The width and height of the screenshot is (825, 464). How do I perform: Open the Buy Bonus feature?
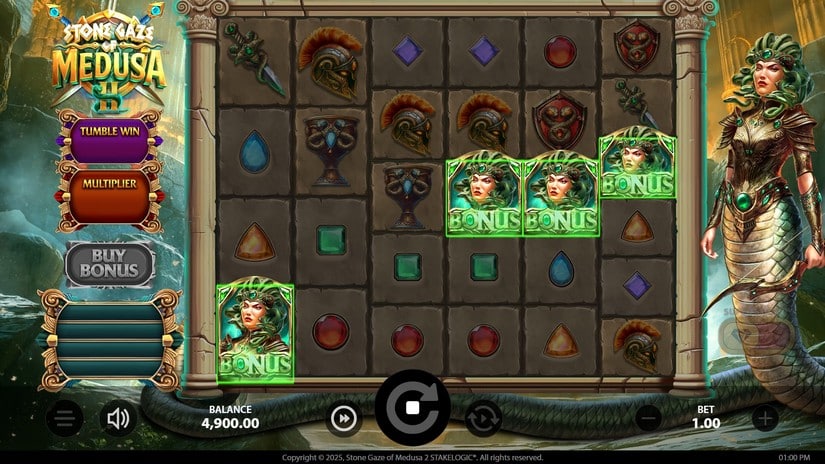coord(110,263)
